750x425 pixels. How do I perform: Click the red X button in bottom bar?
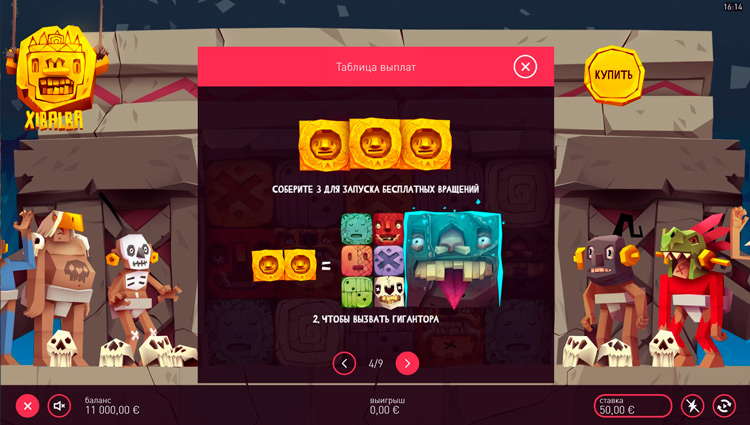point(28,405)
